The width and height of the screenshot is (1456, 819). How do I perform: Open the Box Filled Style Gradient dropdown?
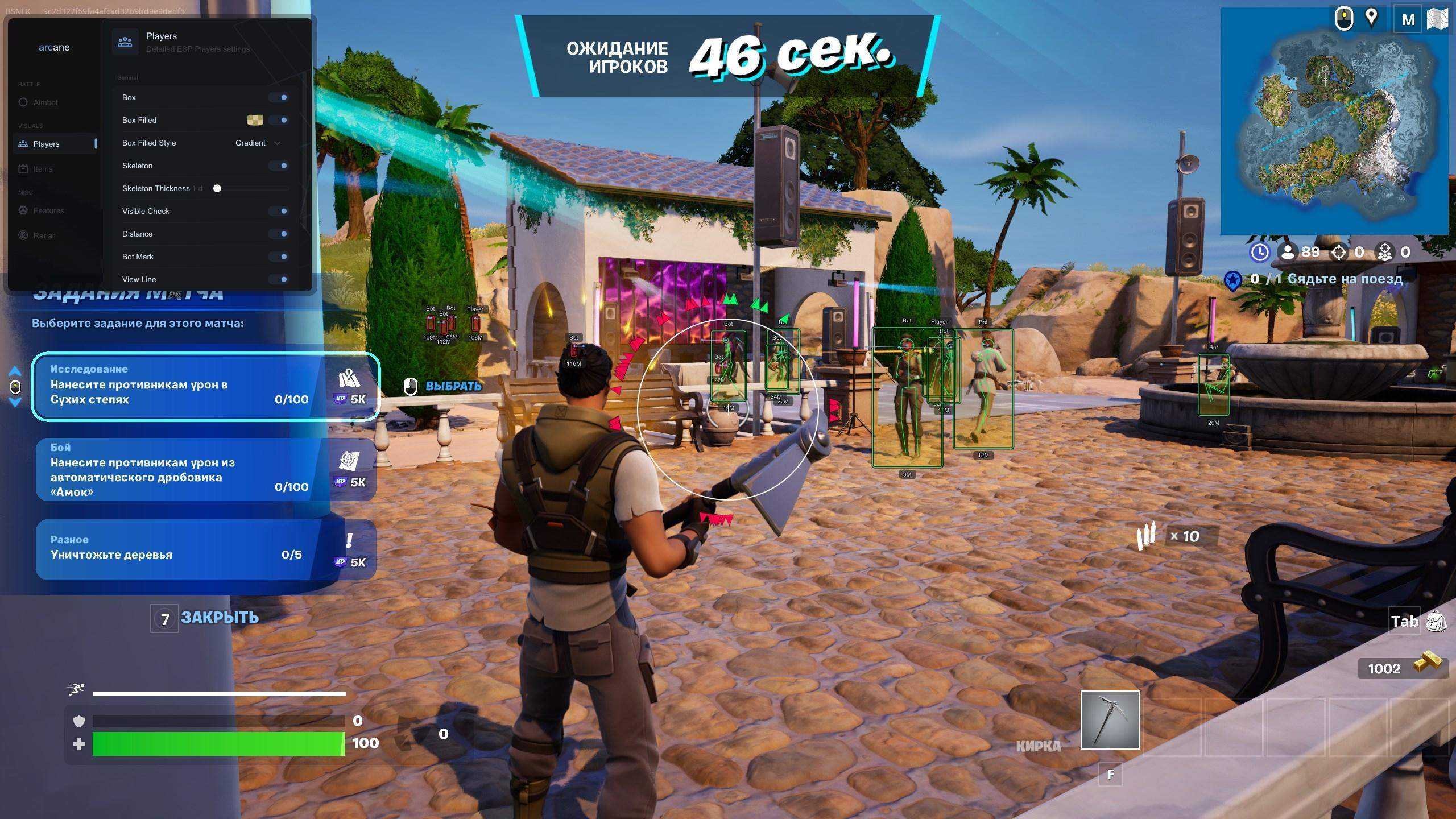pos(256,143)
